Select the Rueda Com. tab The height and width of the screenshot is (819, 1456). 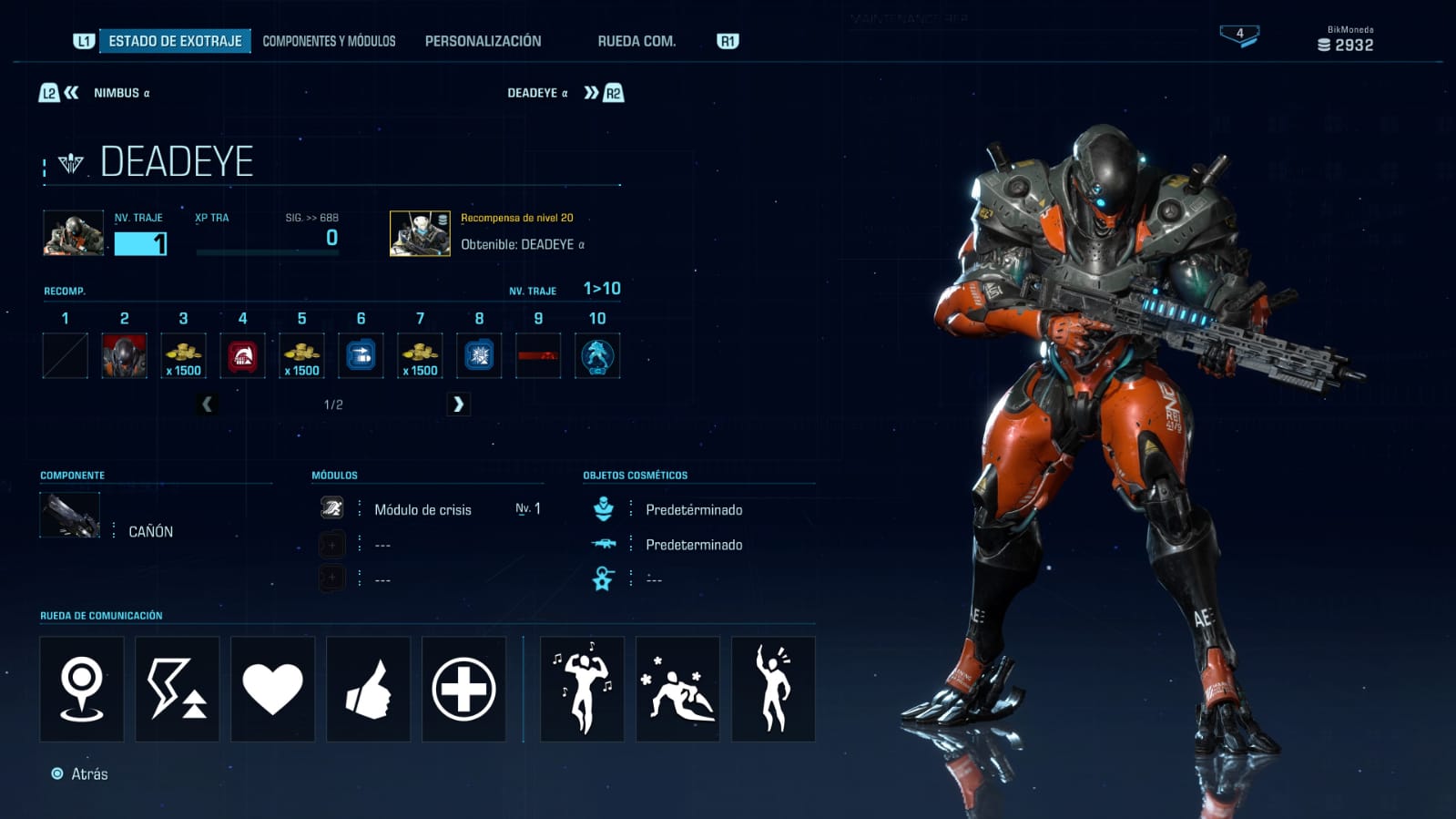[636, 41]
